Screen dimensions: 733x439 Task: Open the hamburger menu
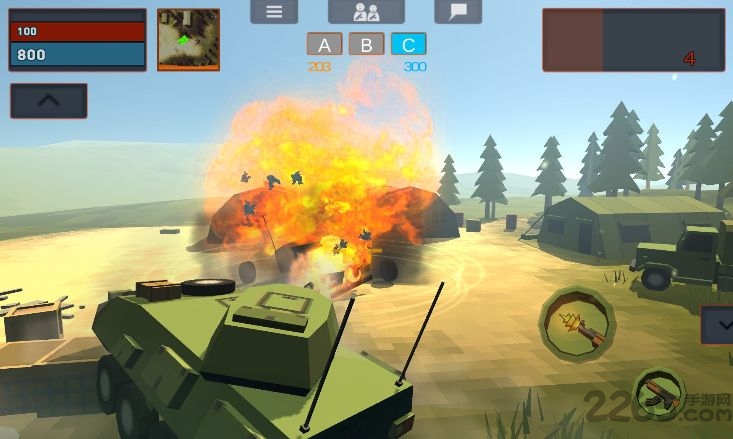[274, 12]
